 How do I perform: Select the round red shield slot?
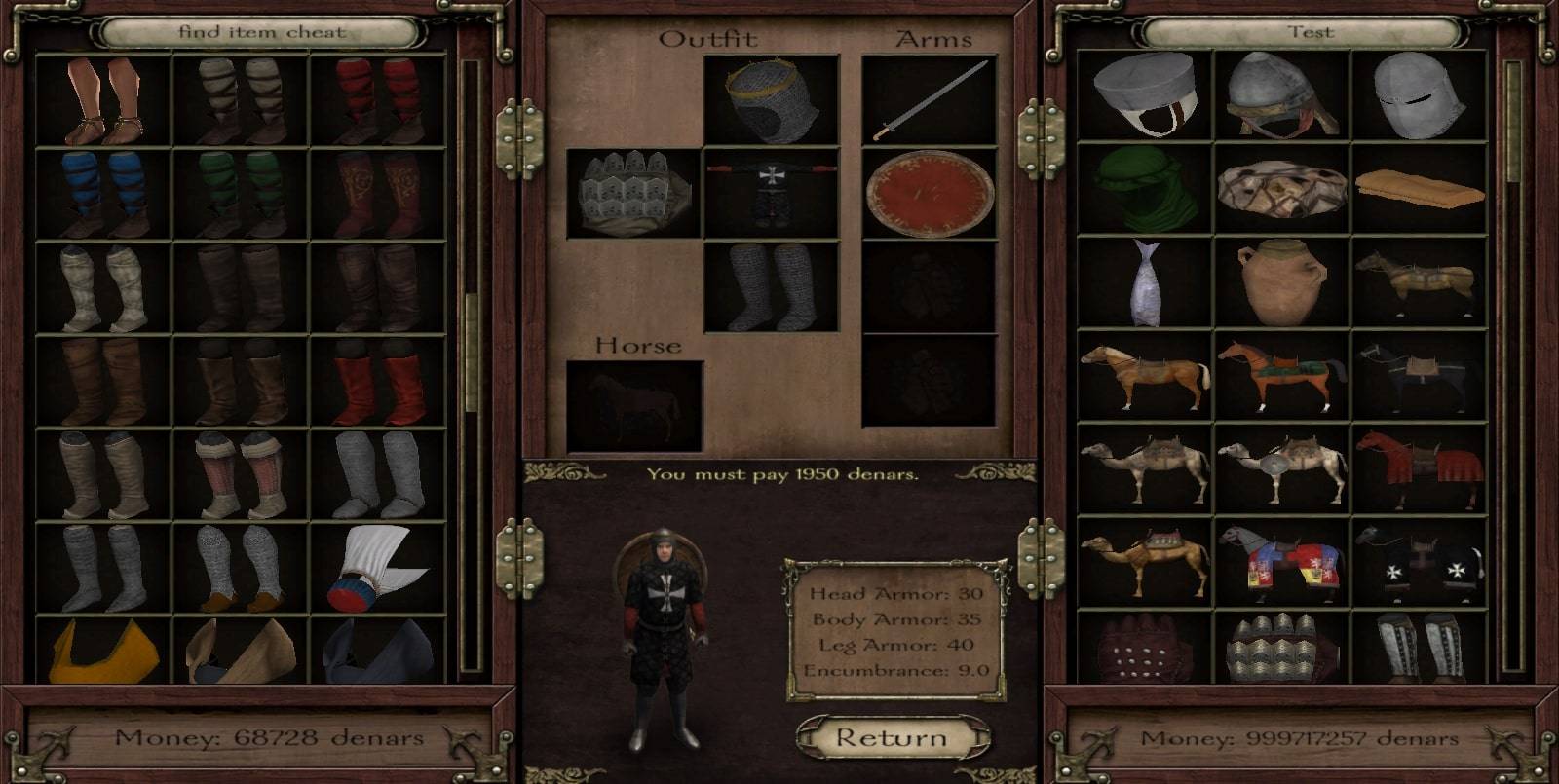tap(930, 194)
